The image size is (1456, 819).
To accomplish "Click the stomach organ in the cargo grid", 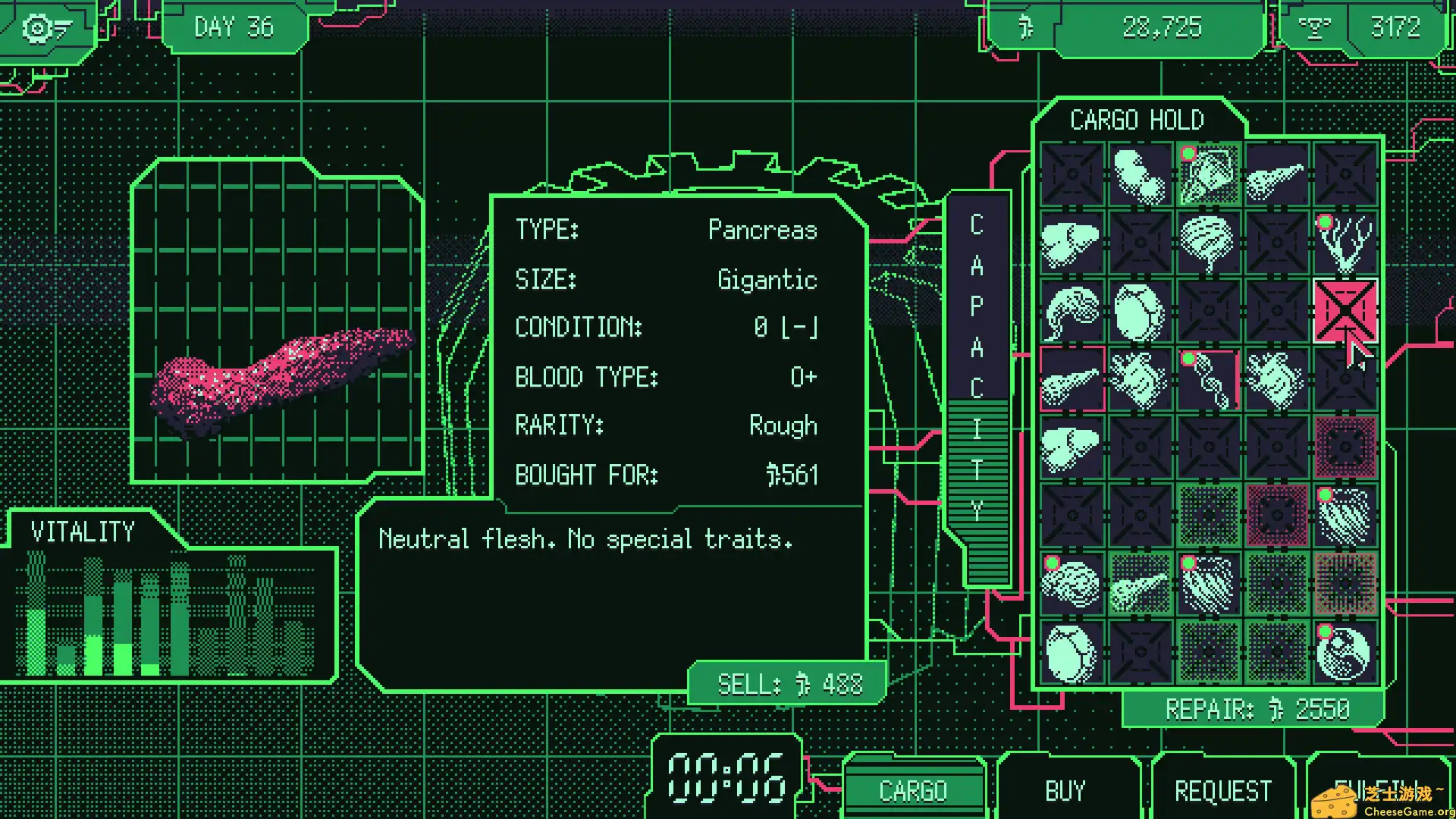I will point(1140,311).
